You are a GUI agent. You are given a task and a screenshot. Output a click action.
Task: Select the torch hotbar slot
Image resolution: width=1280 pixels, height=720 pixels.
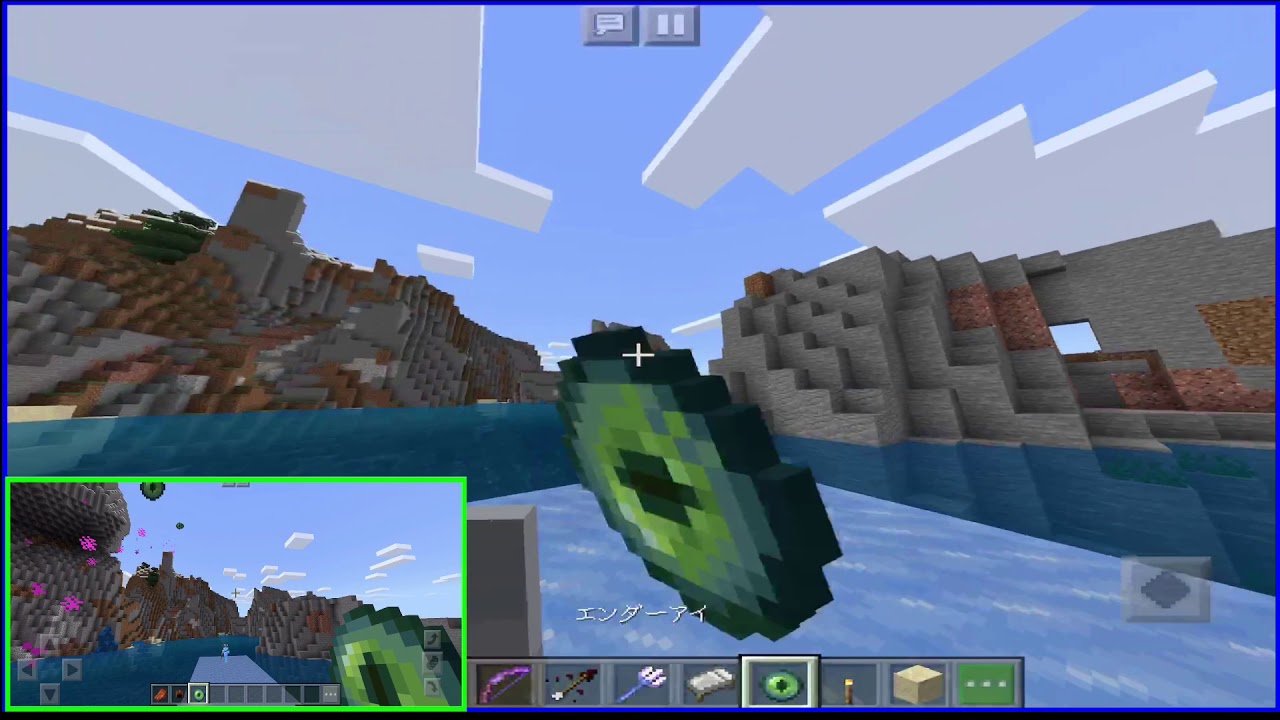(x=849, y=683)
